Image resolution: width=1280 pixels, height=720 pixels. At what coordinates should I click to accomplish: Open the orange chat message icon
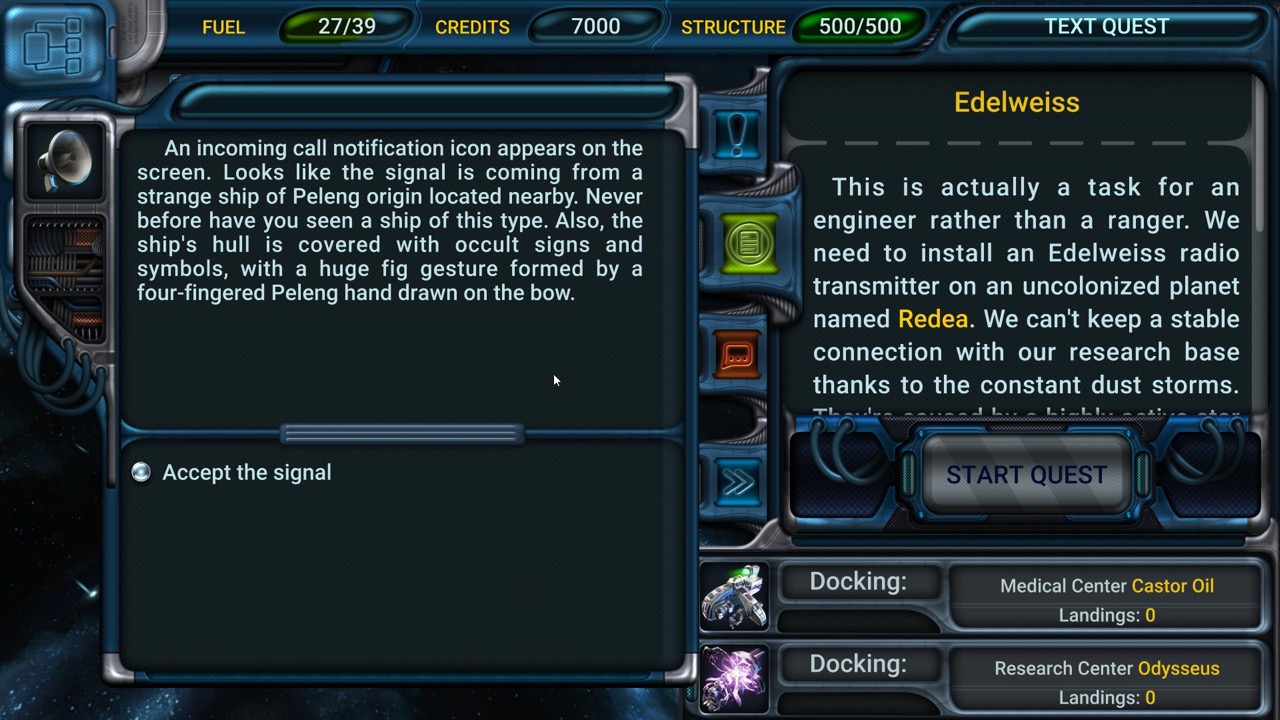click(737, 356)
